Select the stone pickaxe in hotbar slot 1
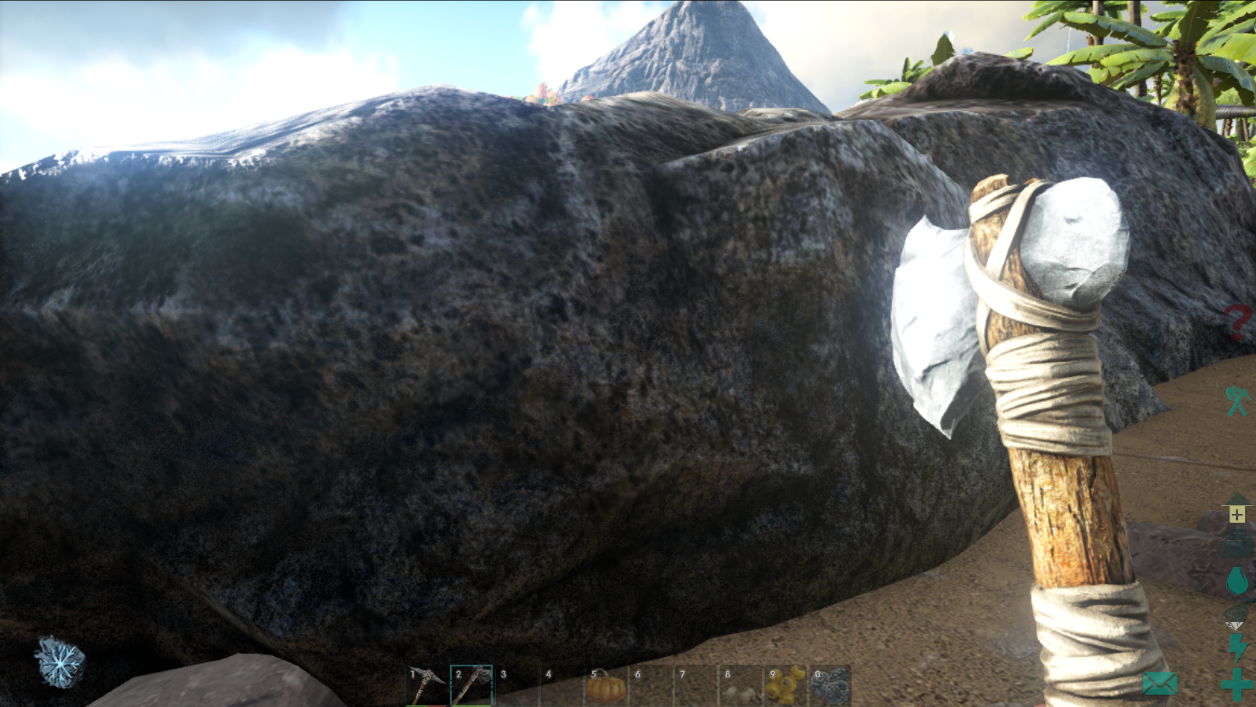Viewport: 1256px width, 707px height. click(x=427, y=686)
